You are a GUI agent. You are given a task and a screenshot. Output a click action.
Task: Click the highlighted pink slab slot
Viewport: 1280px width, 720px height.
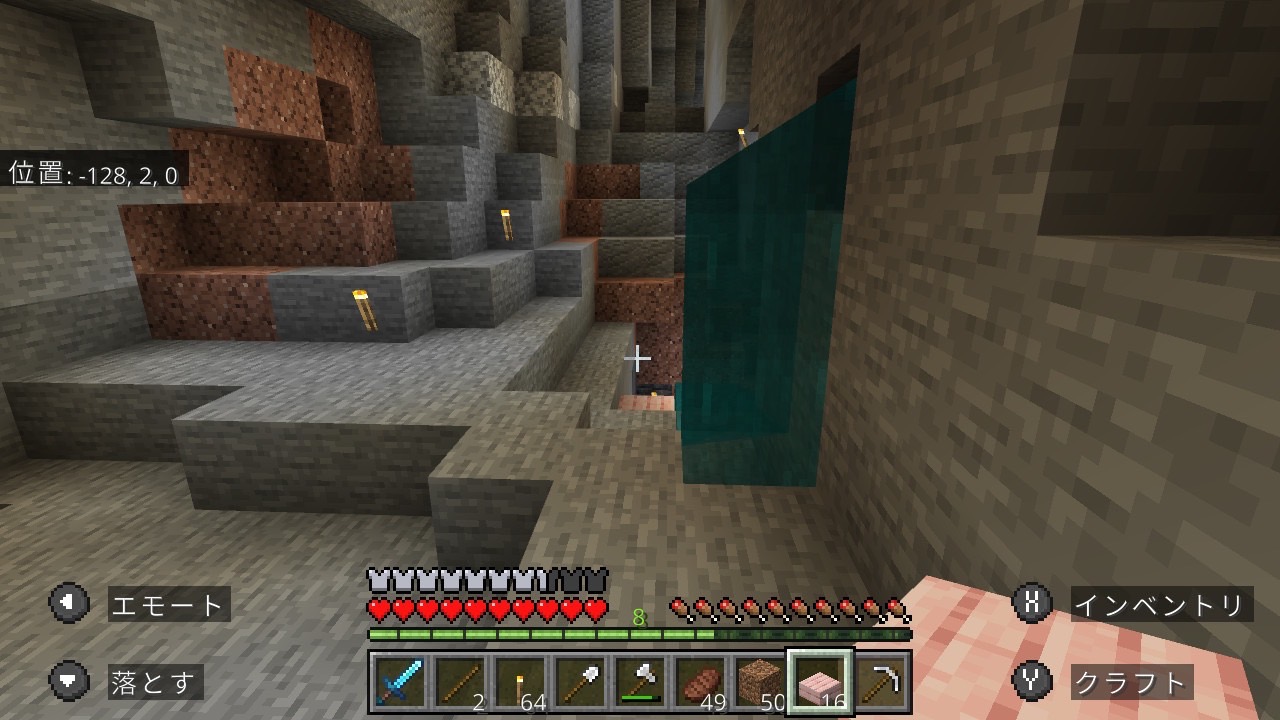coord(820,682)
